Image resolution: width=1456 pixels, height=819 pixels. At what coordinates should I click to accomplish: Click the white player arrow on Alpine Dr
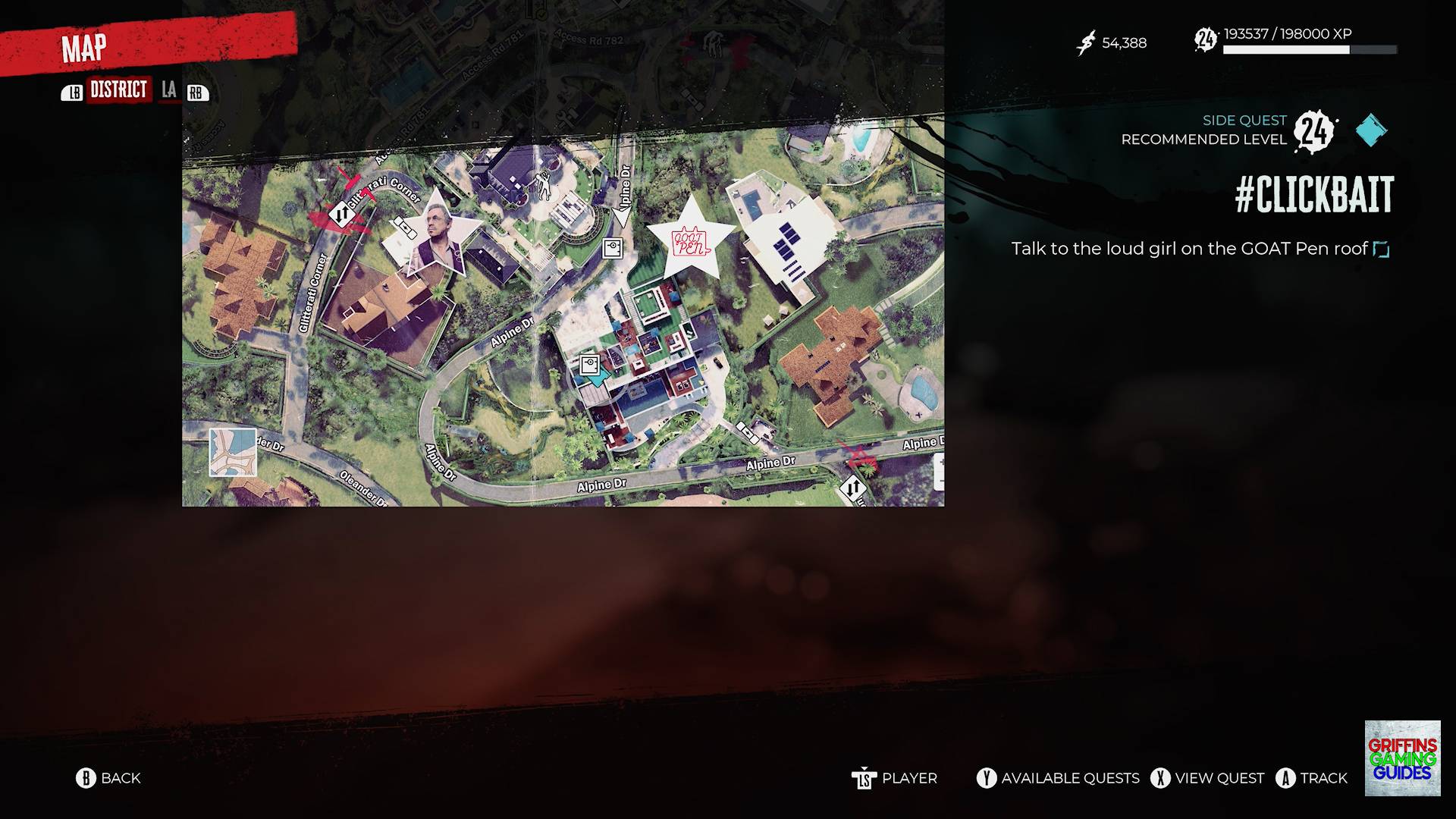coord(622,218)
